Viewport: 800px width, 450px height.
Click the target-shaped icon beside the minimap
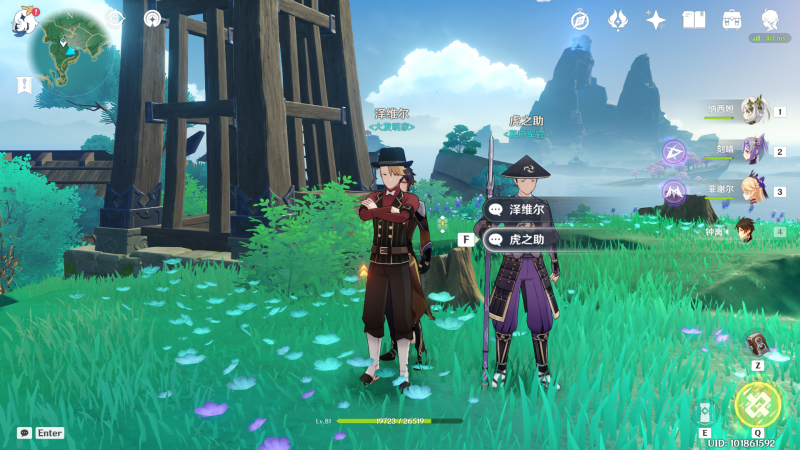pos(152,18)
